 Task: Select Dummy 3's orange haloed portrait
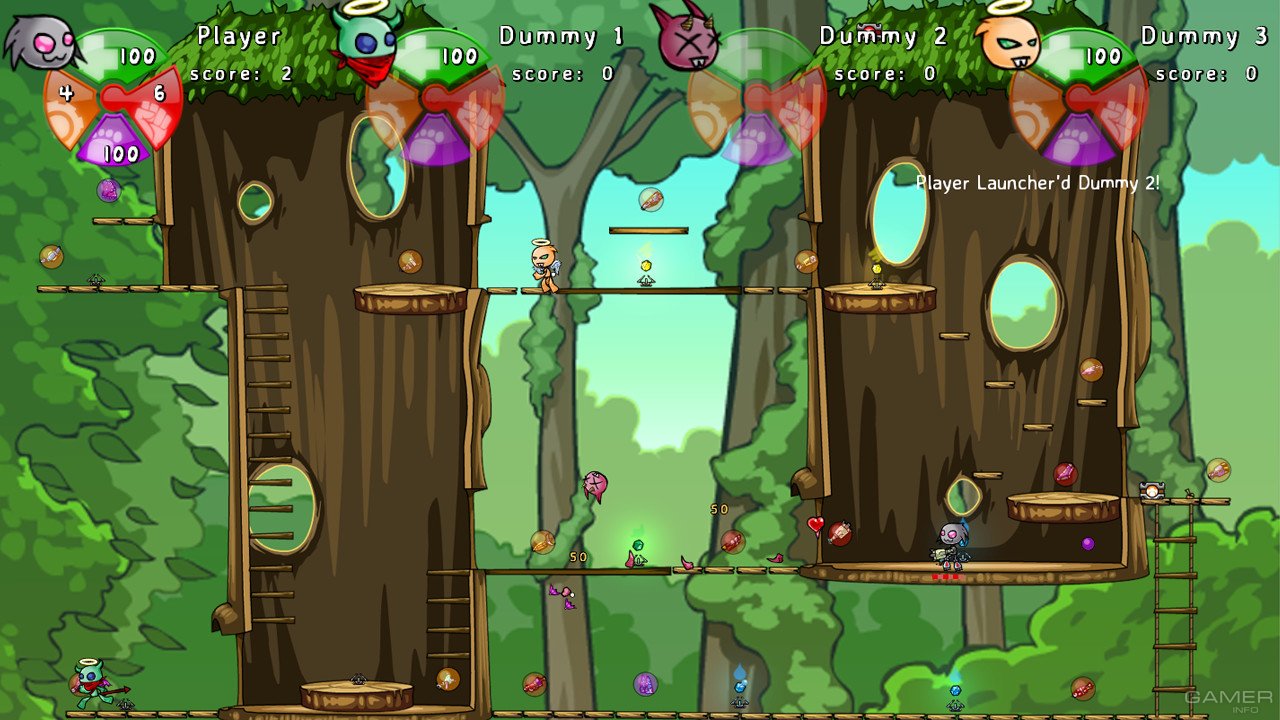pyautogui.click(x=1010, y=40)
